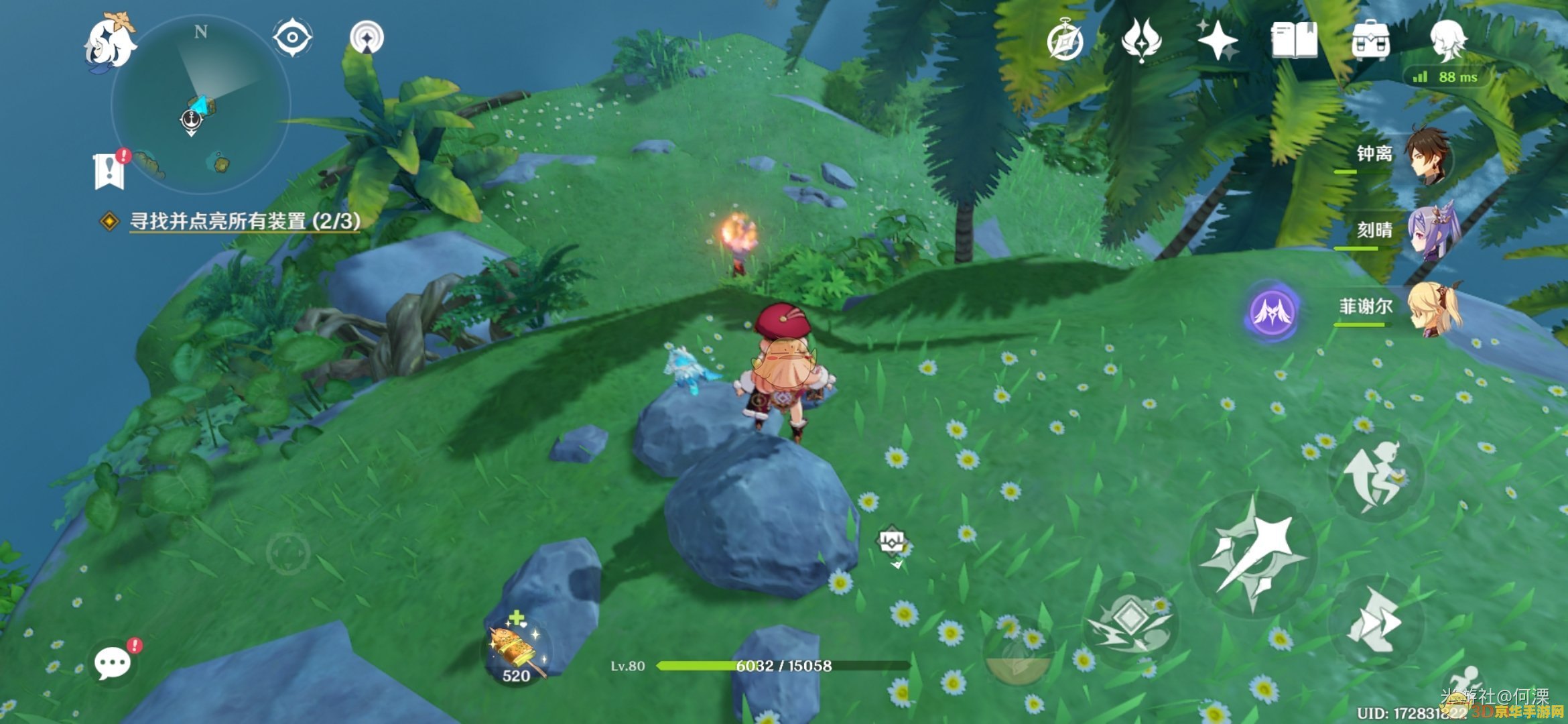1568x724 pixels.
Task: Open the wish star icon
Action: [1218, 40]
